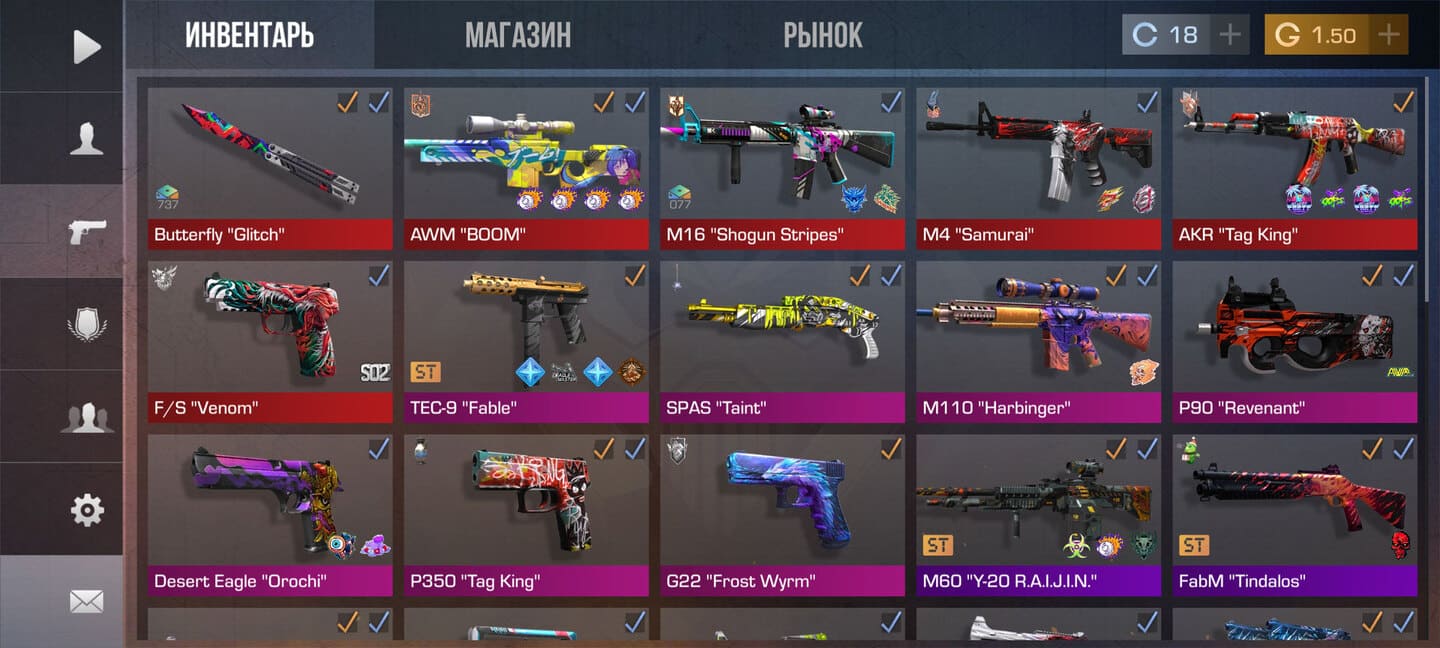Switch to the Магазин tab
The width and height of the screenshot is (1440, 648).
(x=517, y=36)
